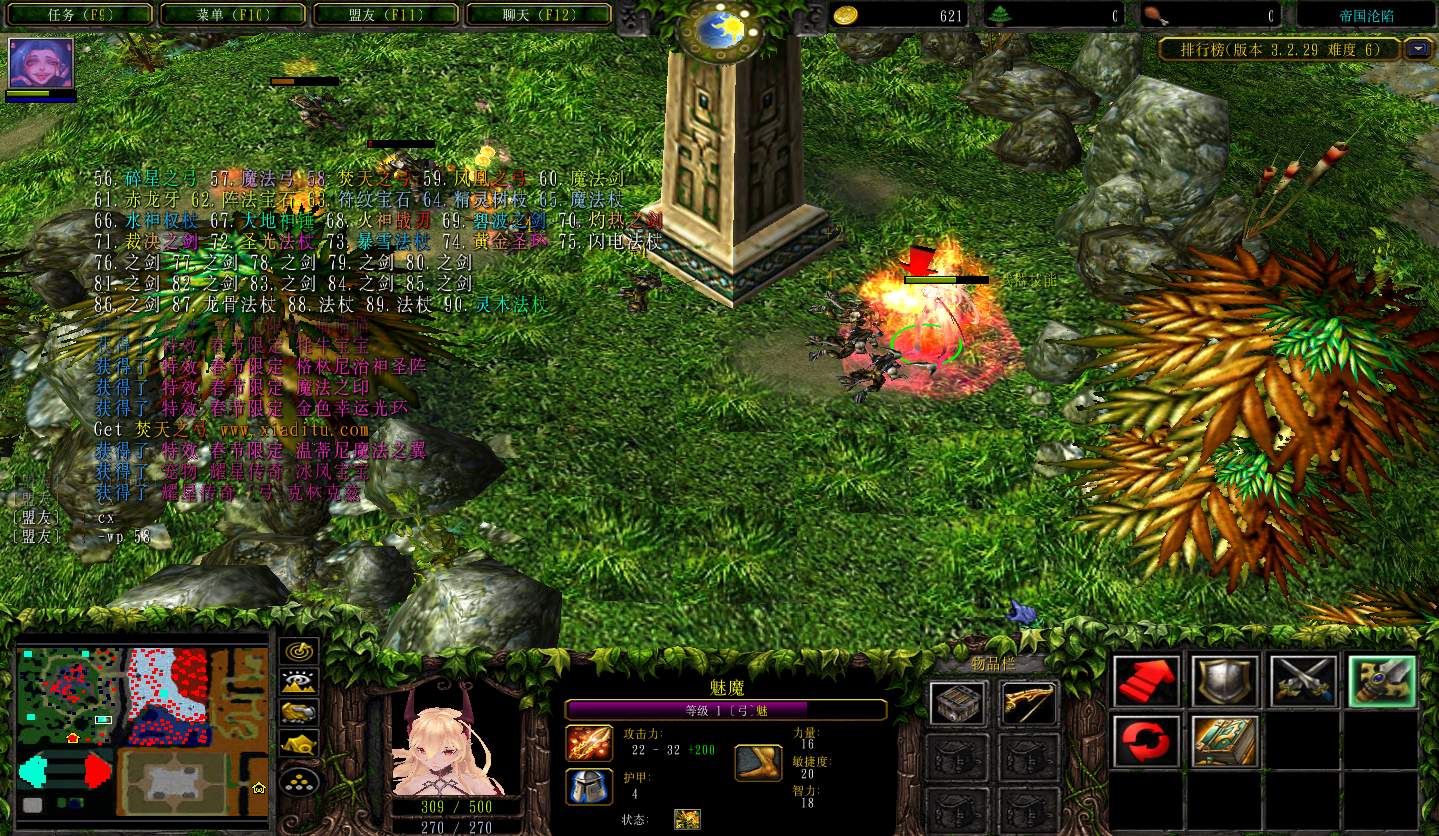Toggle minimap creep camp display button

pos(298,744)
